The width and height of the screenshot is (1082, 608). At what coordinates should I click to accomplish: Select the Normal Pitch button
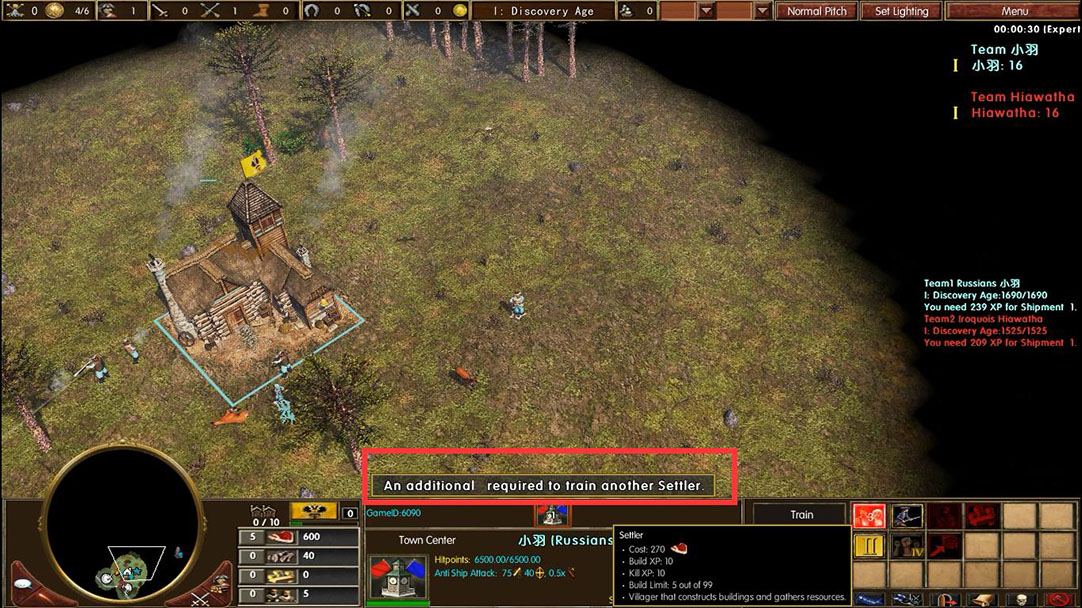(816, 11)
